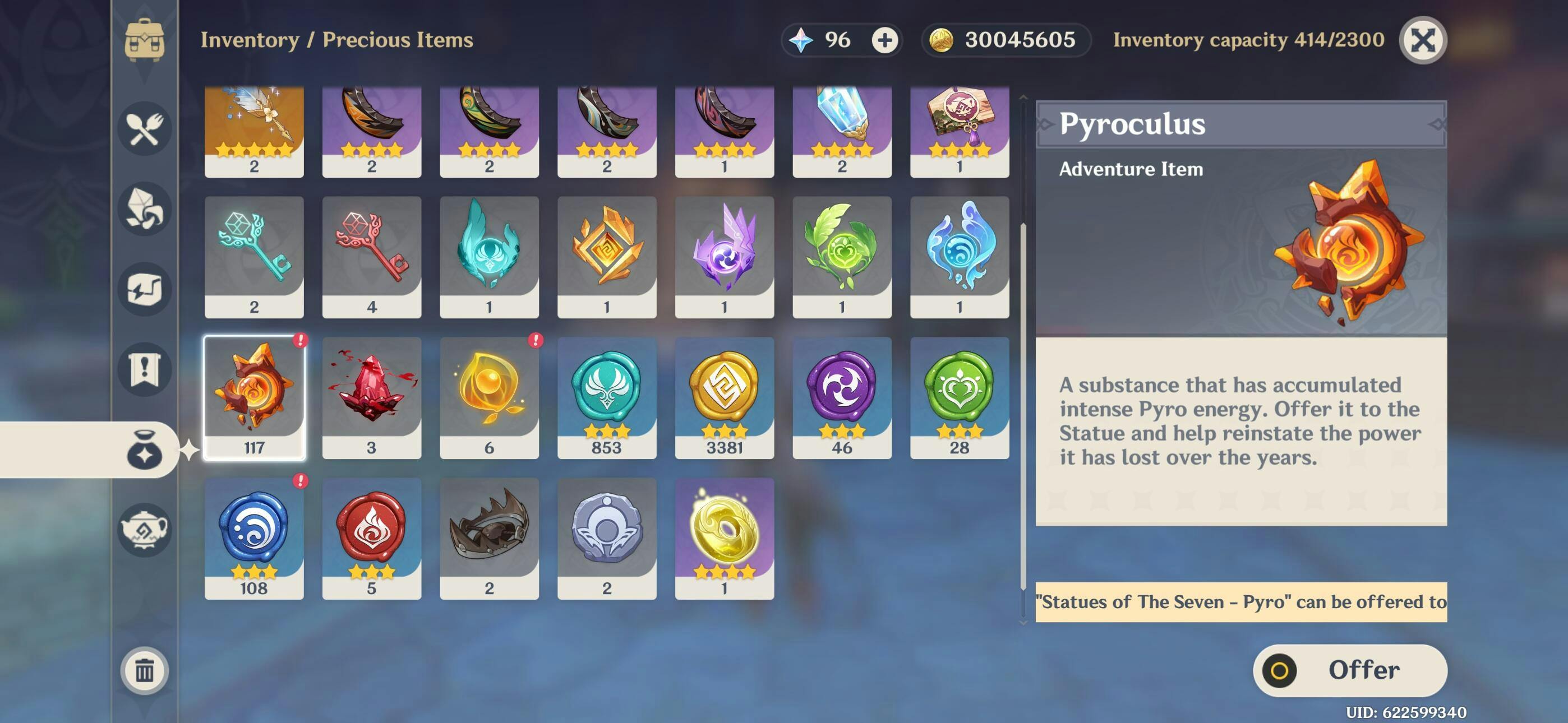Choose the Anemo Sigil with 853 count
This screenshot has width=1568, height=723.
click(606, 397)
